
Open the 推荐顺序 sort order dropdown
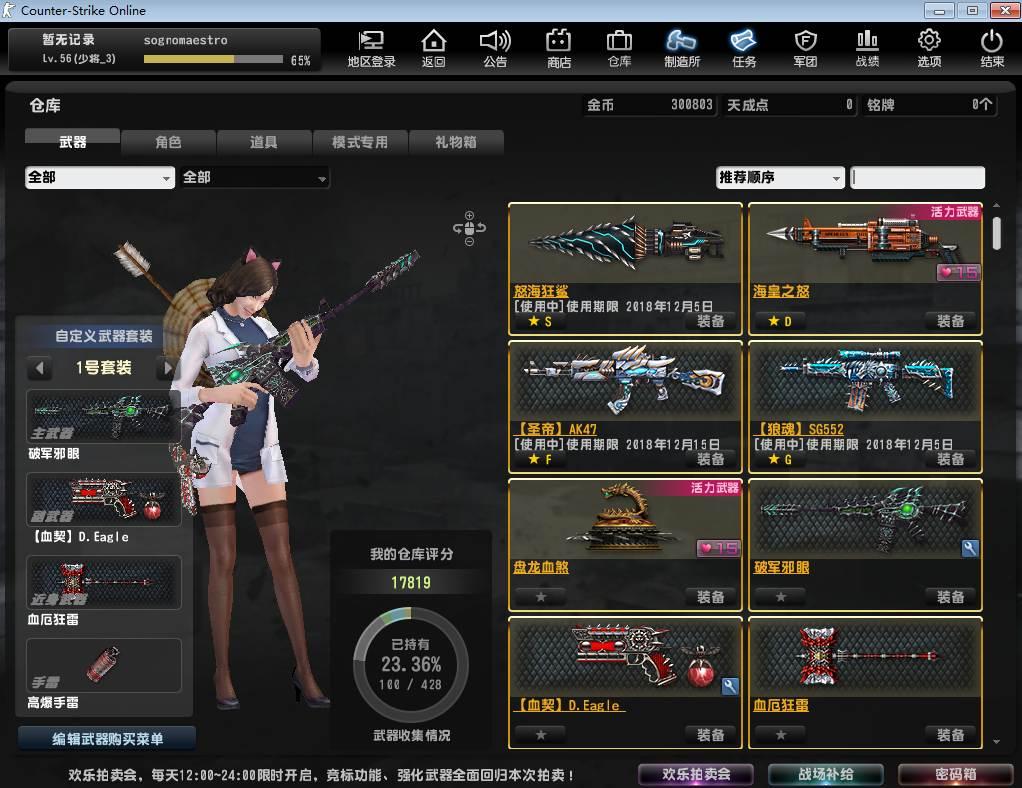pyautogui.click(x=780, y=178)
